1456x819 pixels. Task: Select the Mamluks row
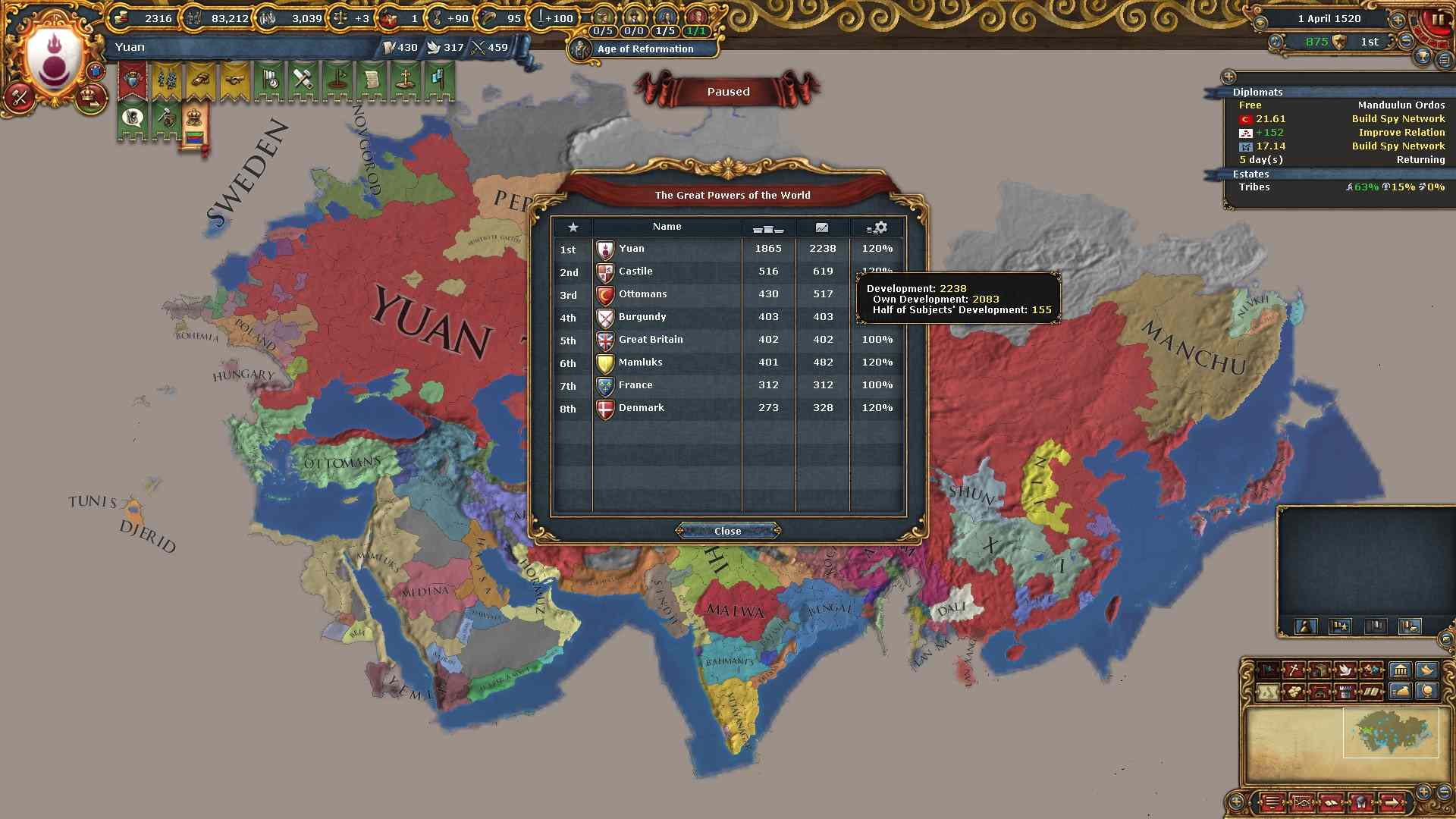pyautogui.click(x=640, y=362)
